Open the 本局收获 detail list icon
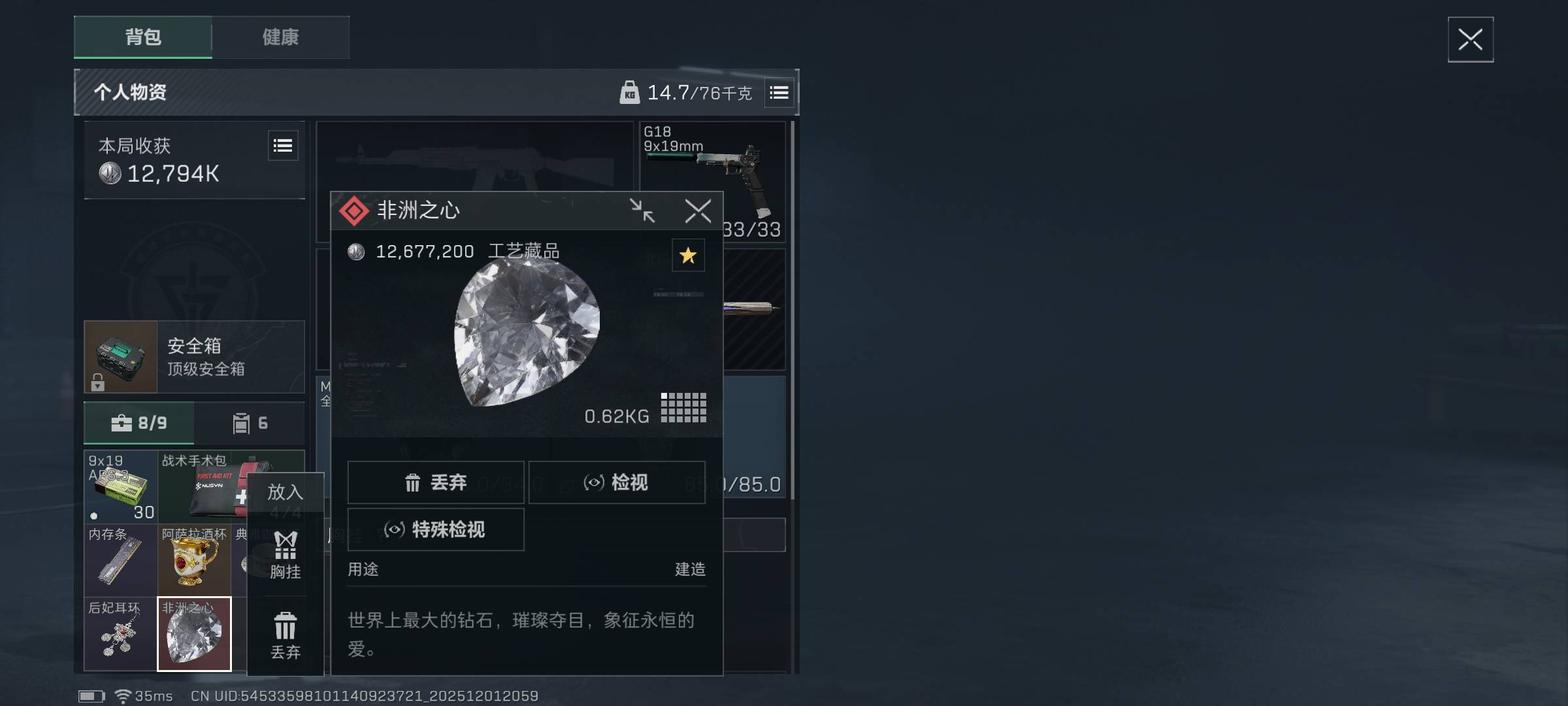 point(282,145)
